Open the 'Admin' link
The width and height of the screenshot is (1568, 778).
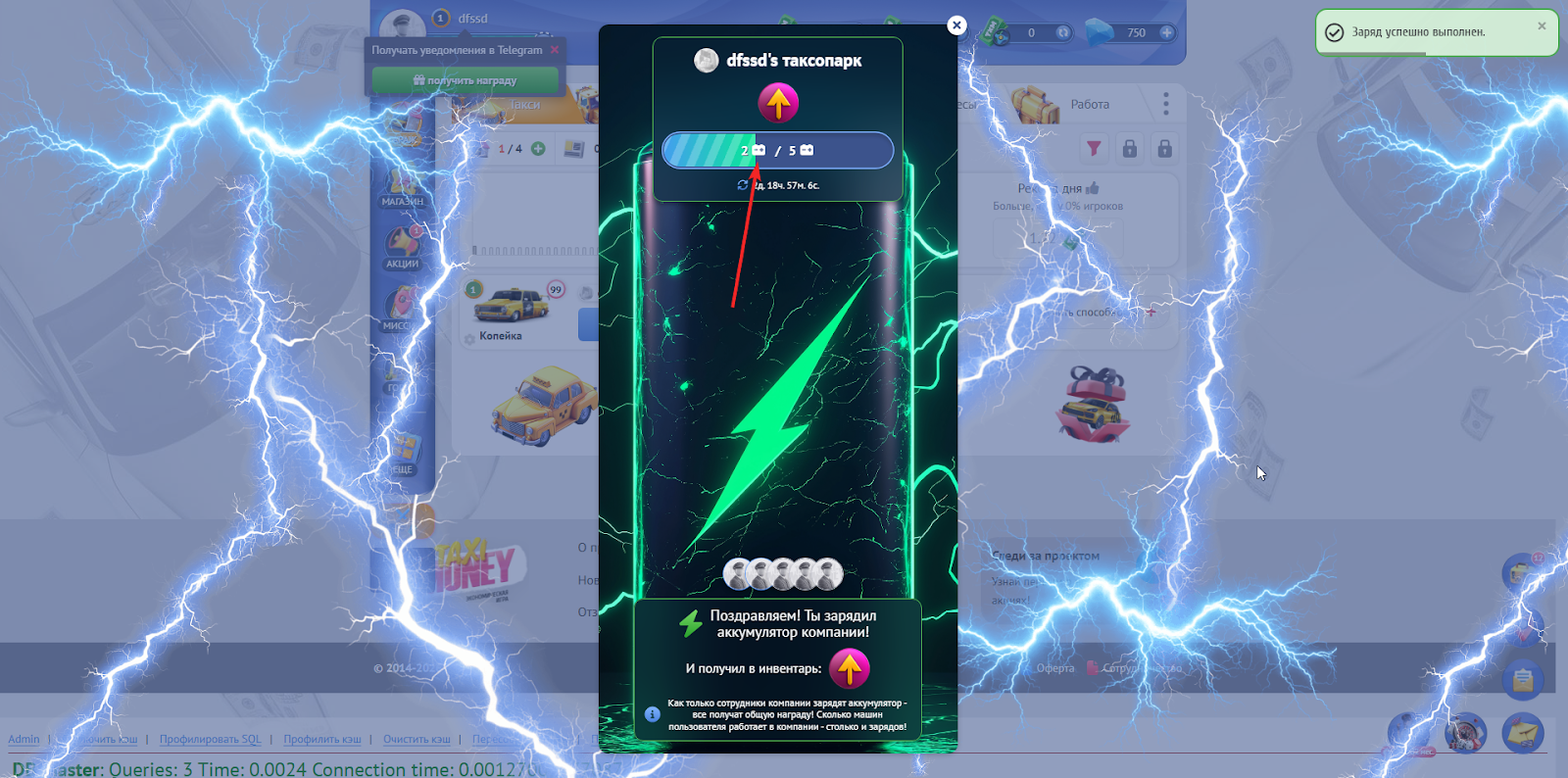[24, 740]
